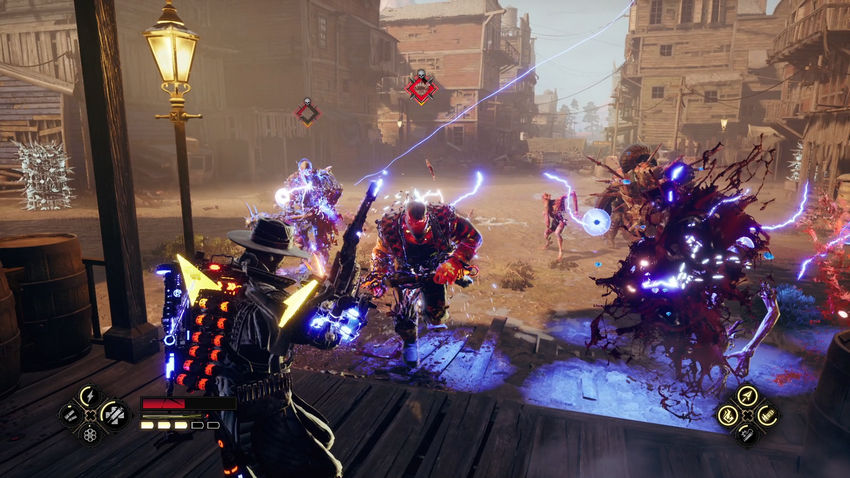Pick the boomstick shotgun weapon icon
This screenshot has width=850, height=478.
tap(747, 433)
